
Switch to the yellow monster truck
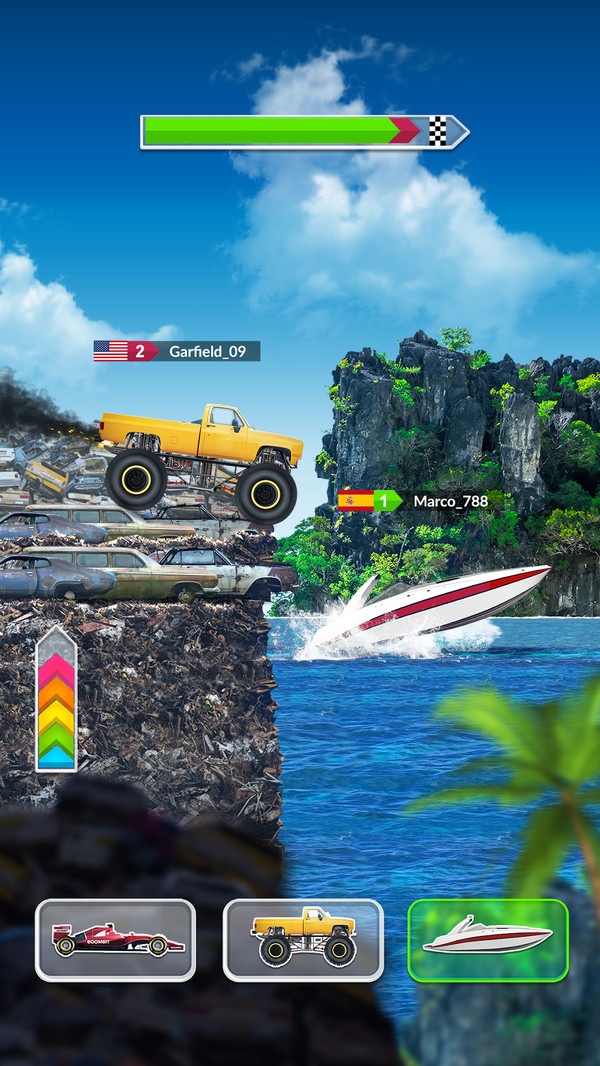[302, 940]
